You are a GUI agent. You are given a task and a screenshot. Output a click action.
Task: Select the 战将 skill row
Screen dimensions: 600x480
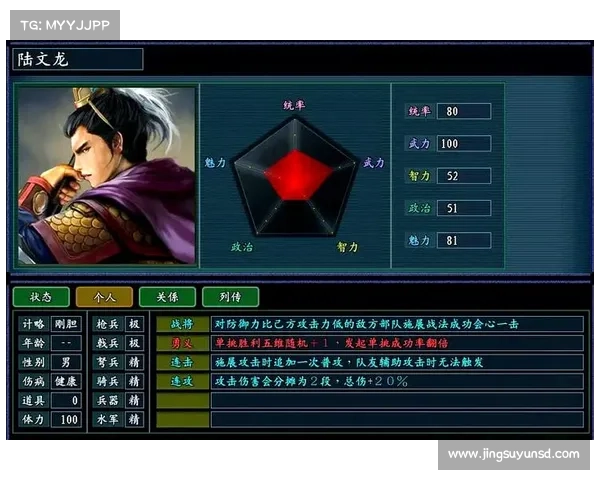coord(182,324)
